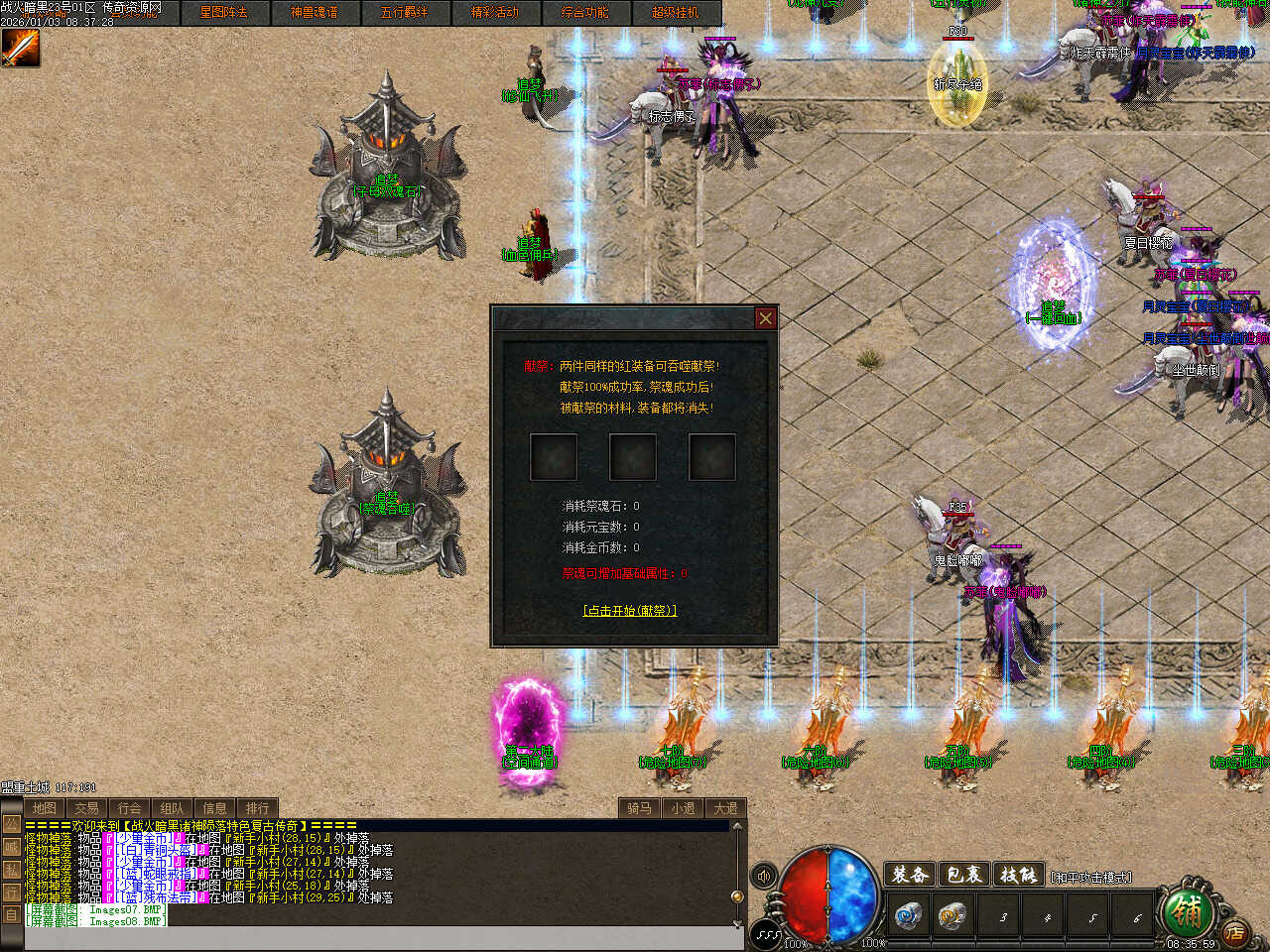
Task: Open the 超级挂机 auto-play menu
Action: click(675, 13)
